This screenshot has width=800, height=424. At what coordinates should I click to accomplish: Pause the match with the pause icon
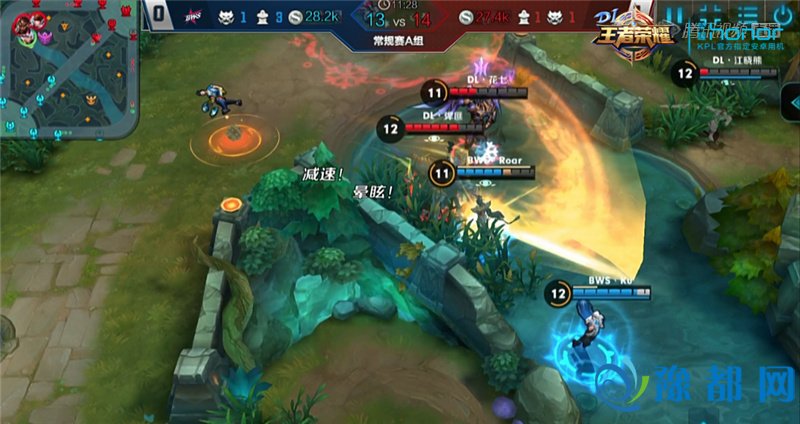(x=675, y=16)
